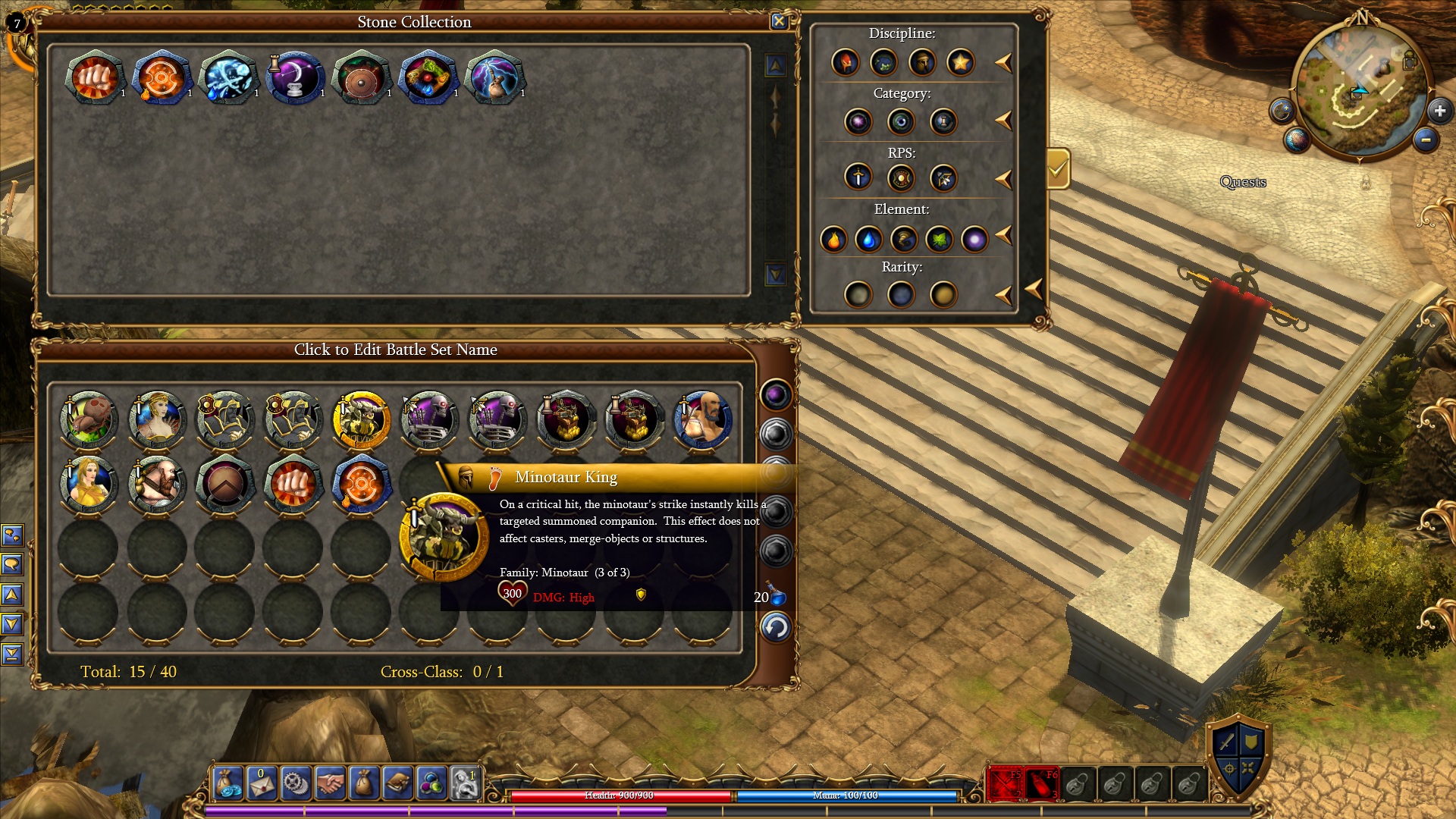Select the fist stone in Stone Collection
Screen dimensions: 1456x819
[95, 77]
